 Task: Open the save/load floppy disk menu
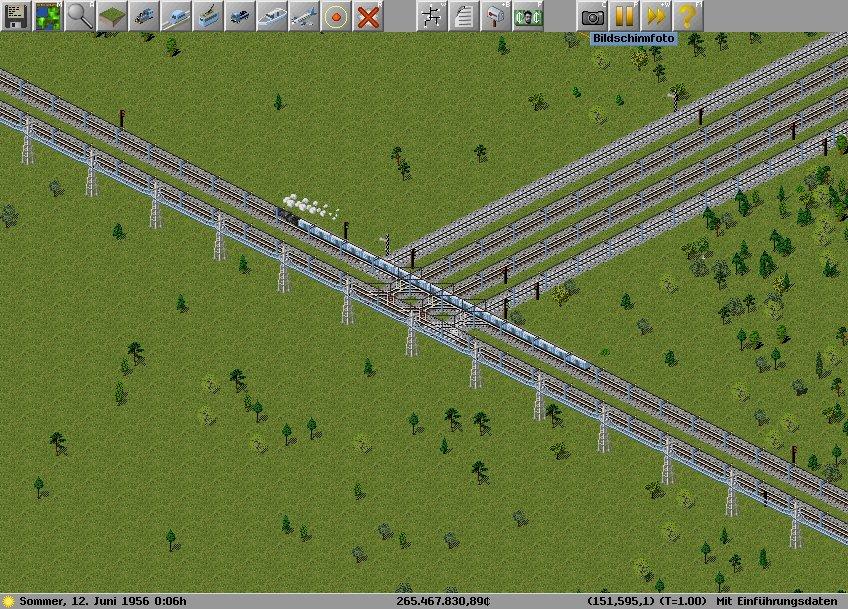tap(16, 16)
